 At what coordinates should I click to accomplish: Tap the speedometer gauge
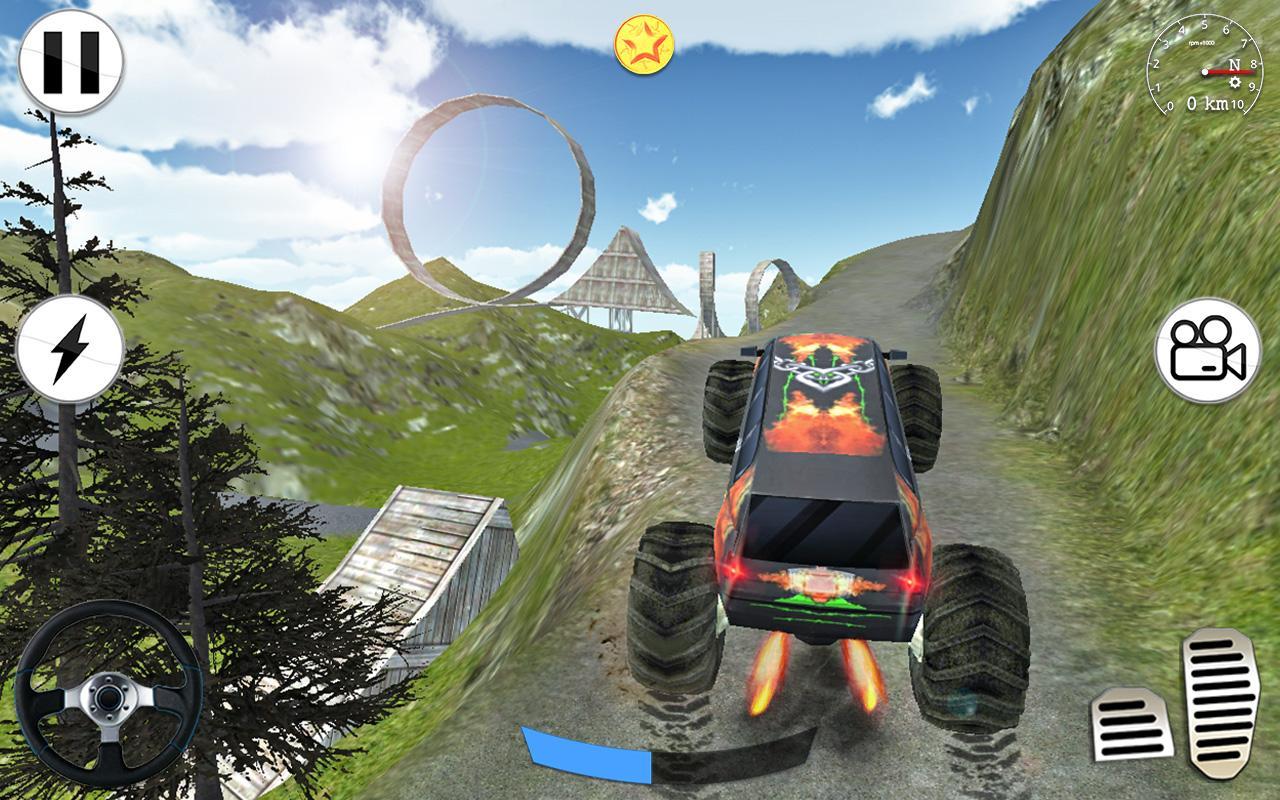coord(1207,70)
